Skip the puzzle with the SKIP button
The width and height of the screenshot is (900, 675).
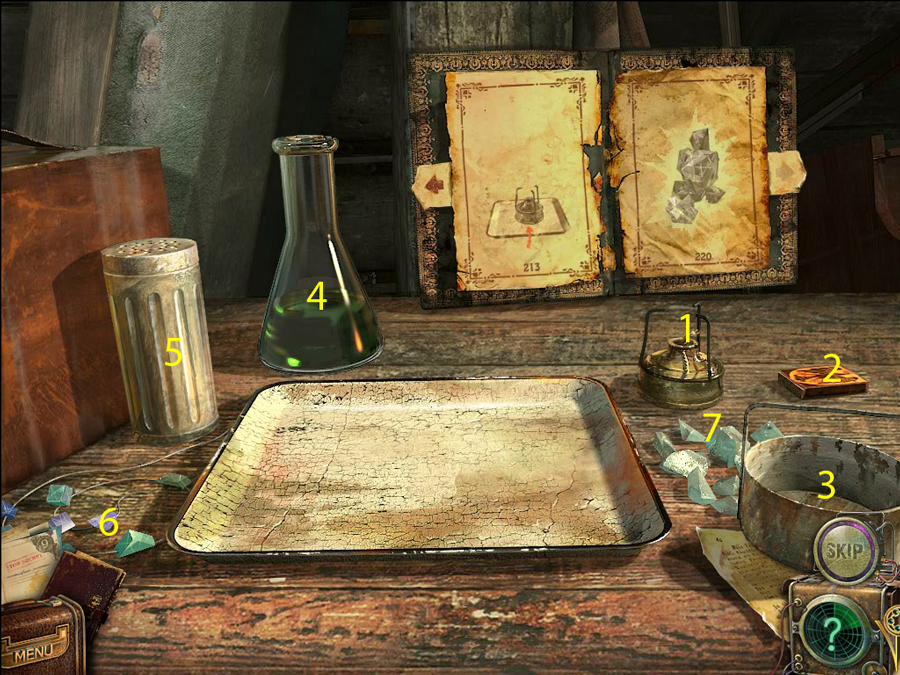click(x=846, y=548)
